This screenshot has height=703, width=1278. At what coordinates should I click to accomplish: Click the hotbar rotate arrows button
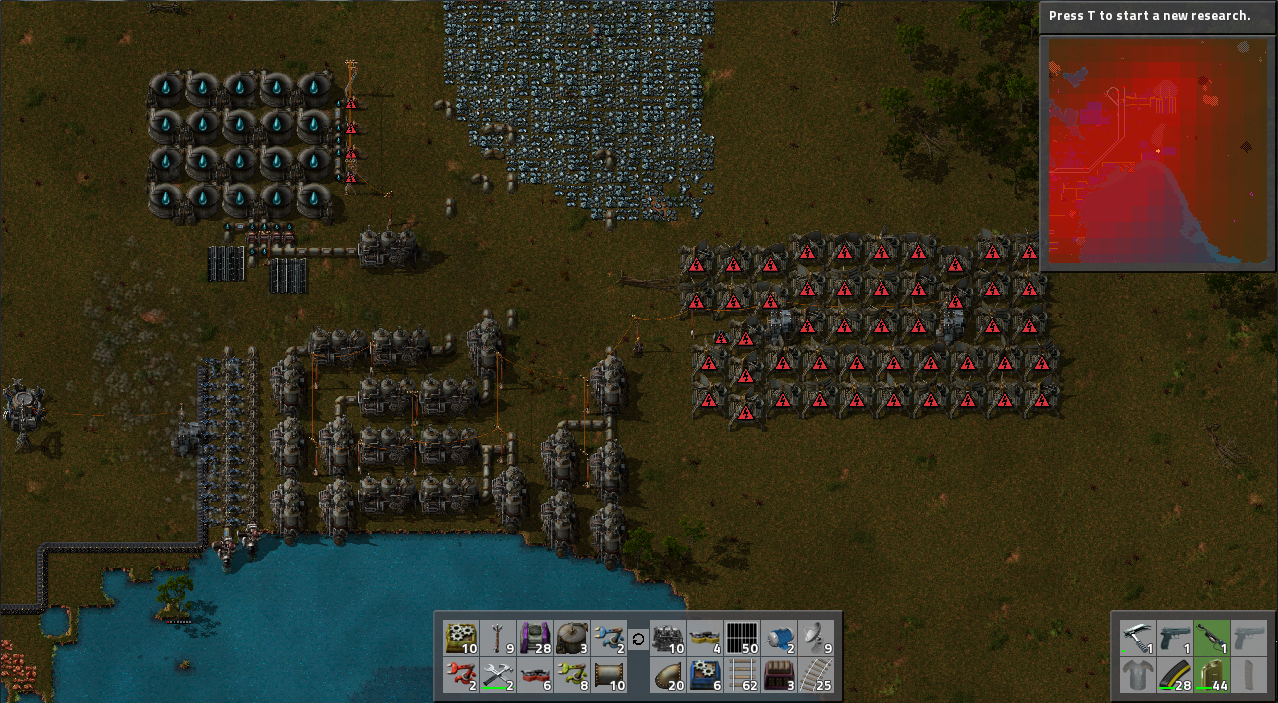pyautogui.click(x=638, y=638)
